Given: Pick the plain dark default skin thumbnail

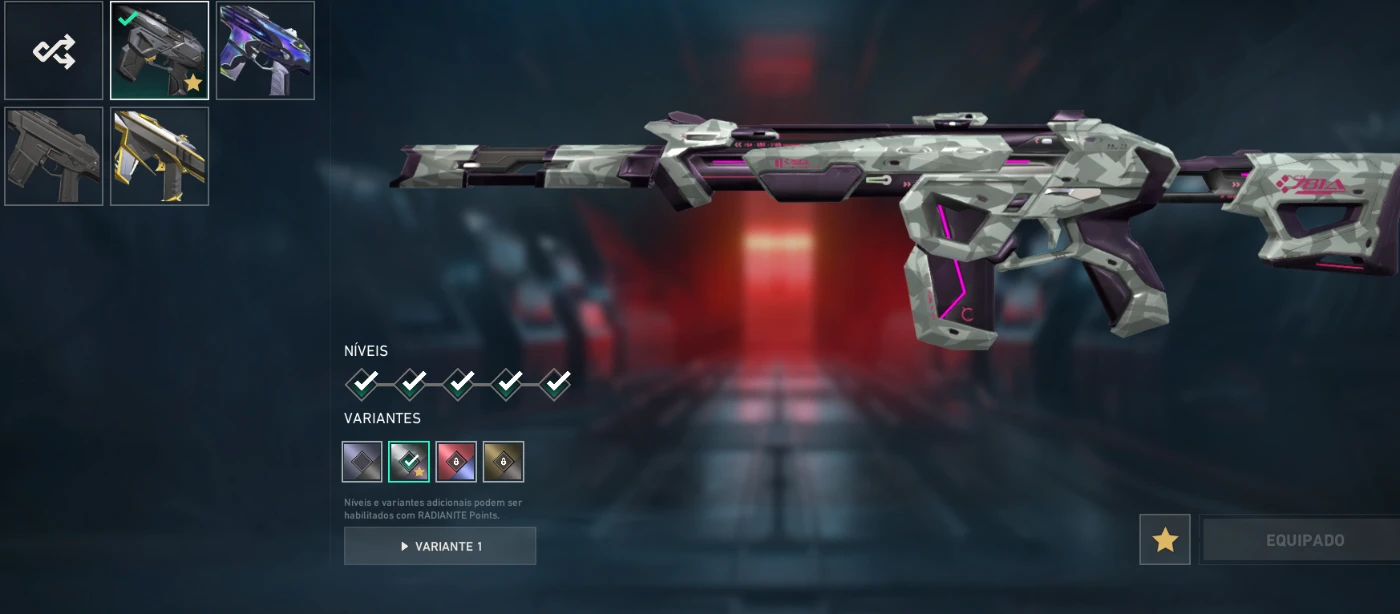Looking at the screenshot, I should [54, 156].
